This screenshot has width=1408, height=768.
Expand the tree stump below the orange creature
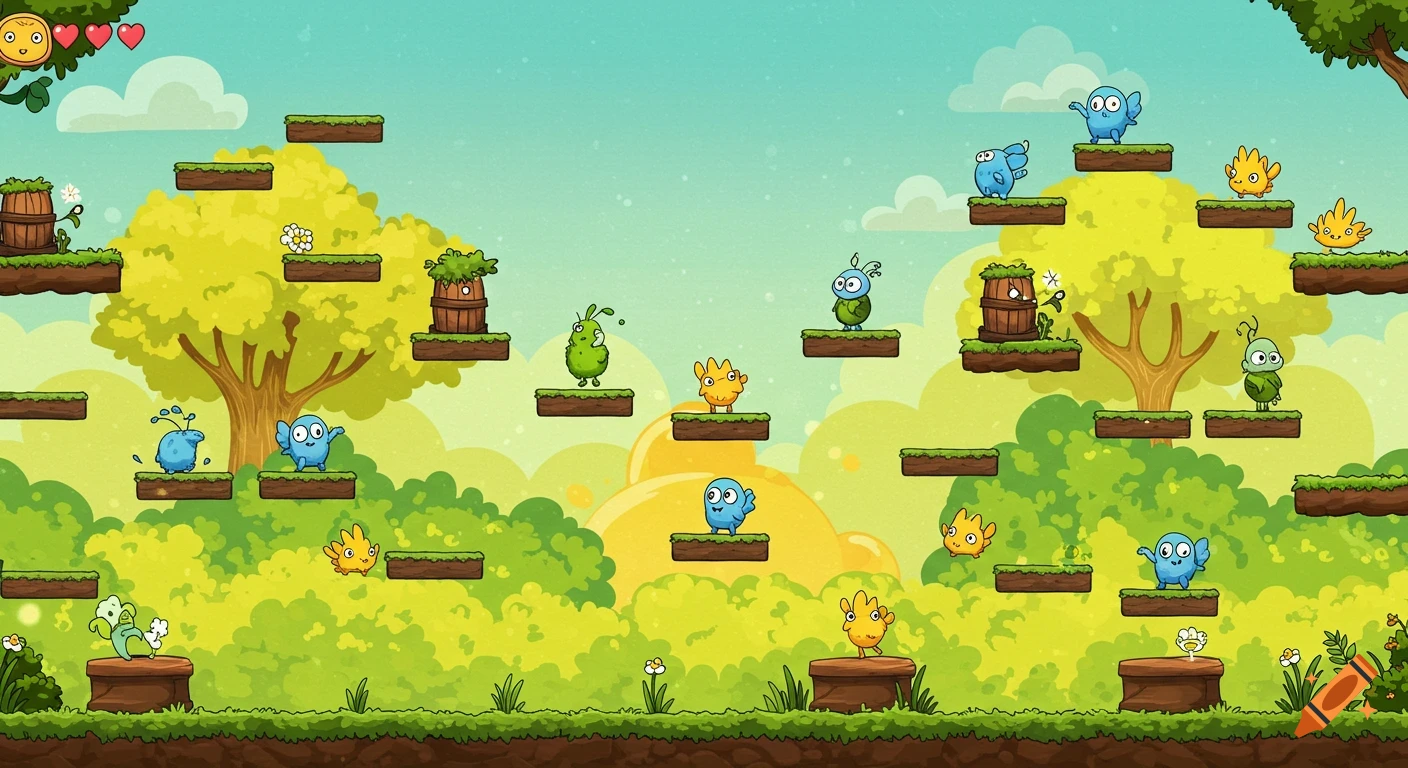click(x=862, y=685)
